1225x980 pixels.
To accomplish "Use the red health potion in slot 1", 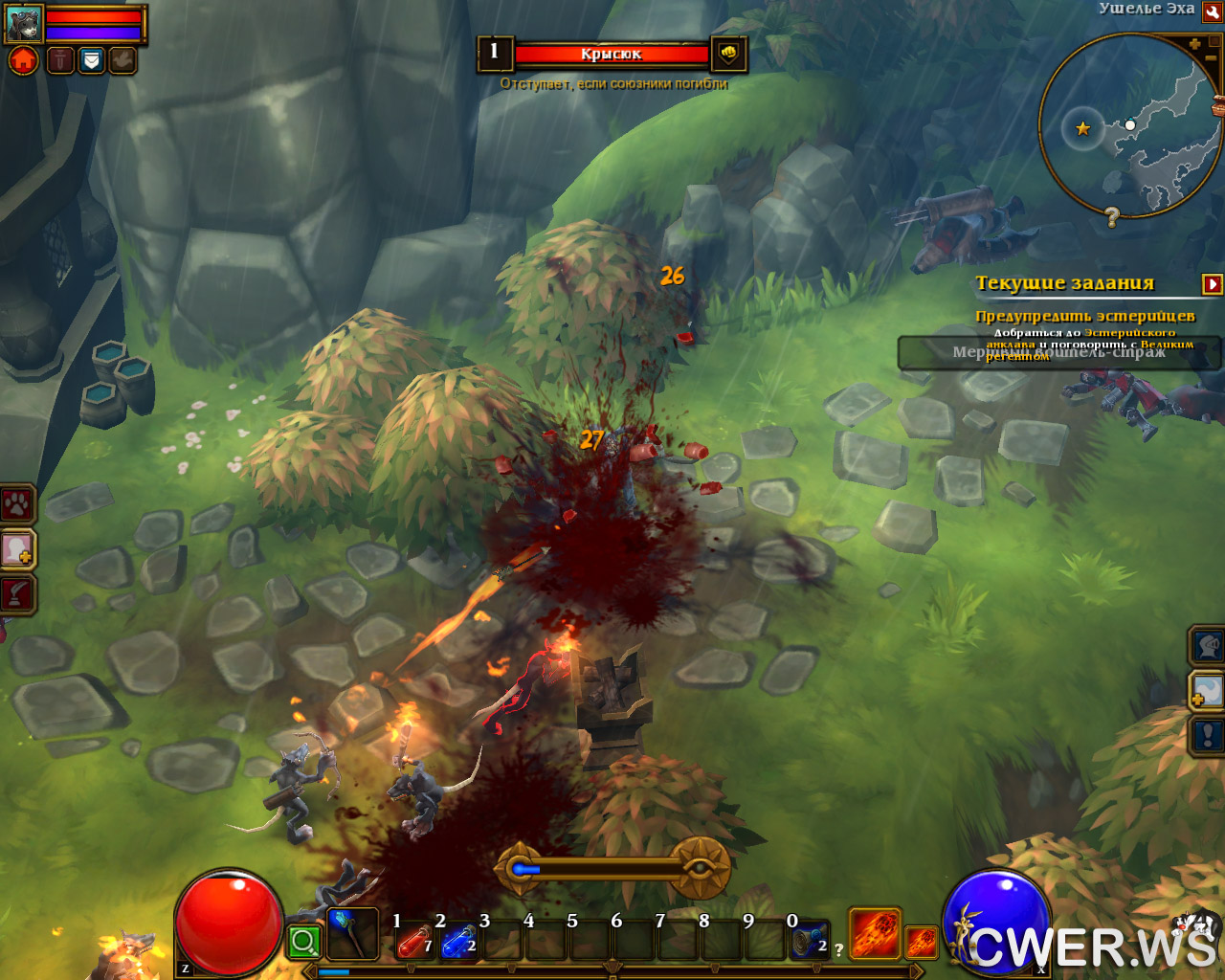I will (414, 941).
